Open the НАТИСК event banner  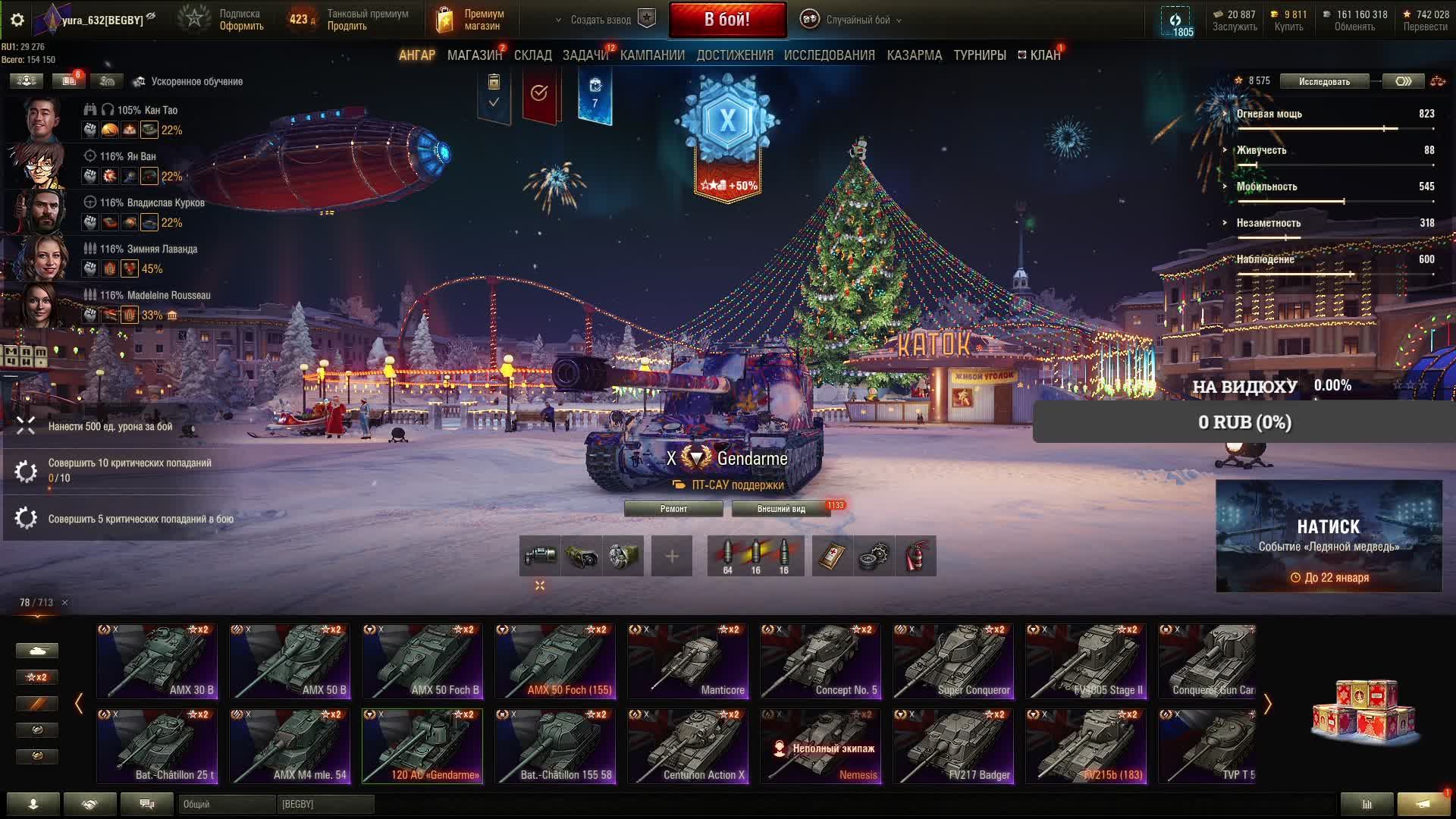coord(1329,535)
